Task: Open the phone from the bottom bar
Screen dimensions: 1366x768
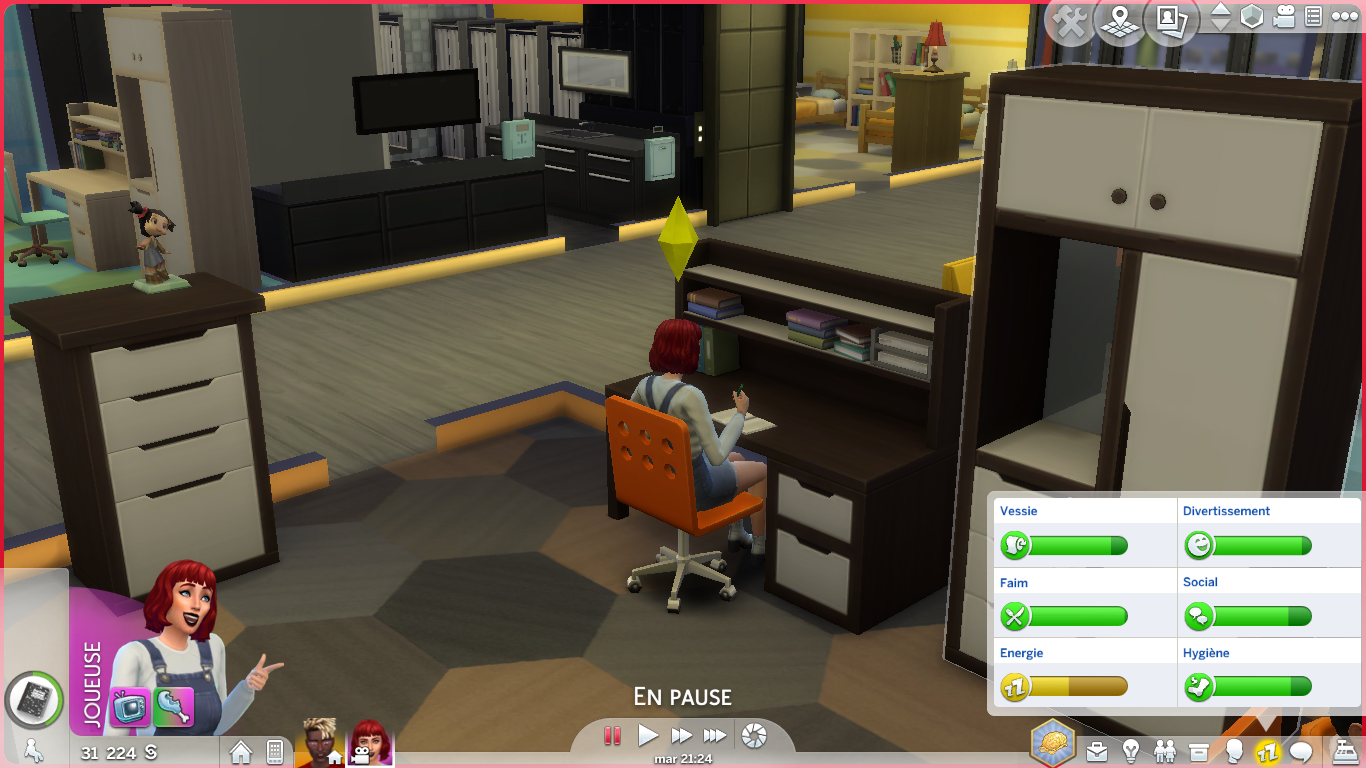Action: (275, 752)
